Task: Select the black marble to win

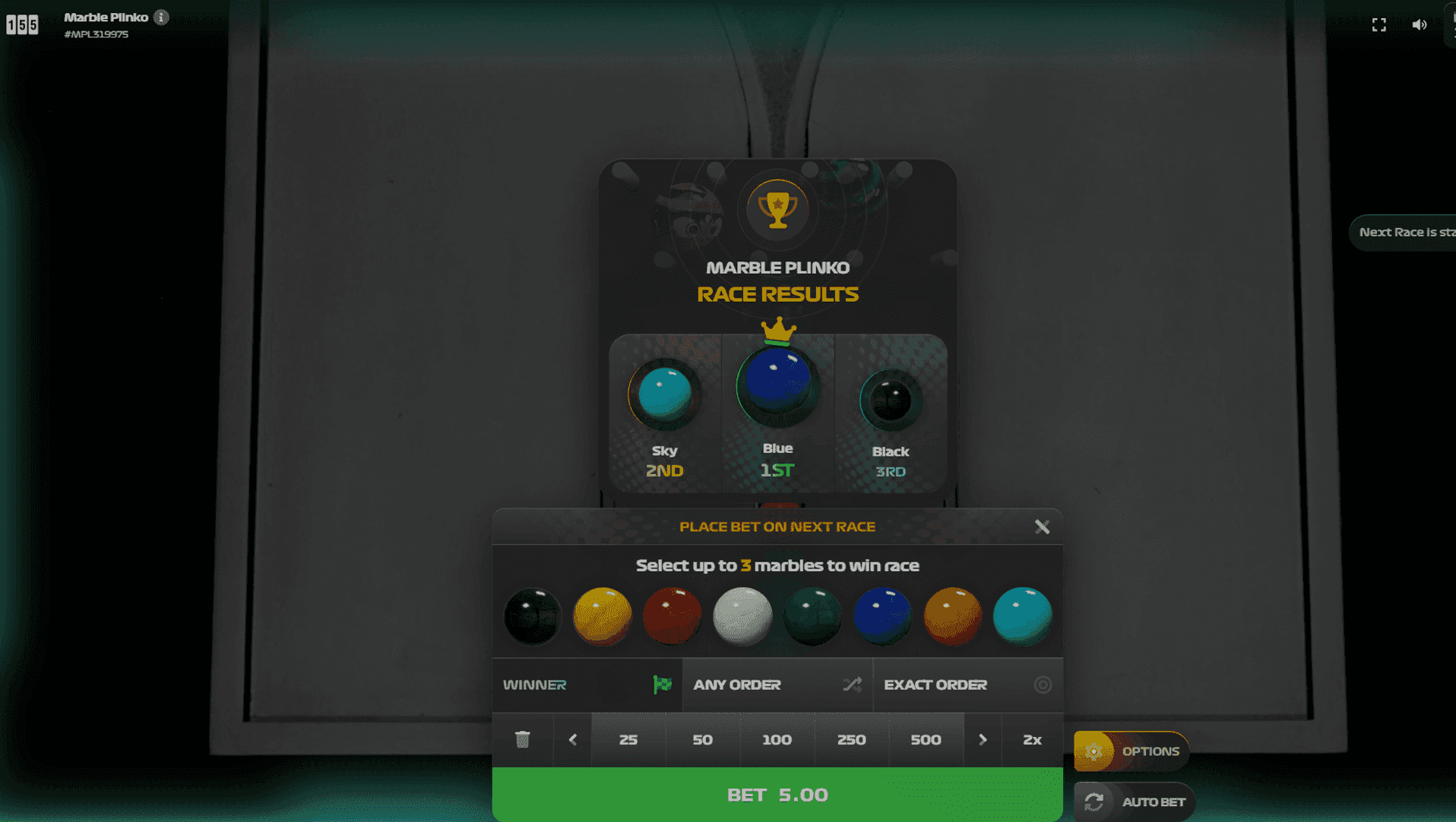Action: point(532,616)
